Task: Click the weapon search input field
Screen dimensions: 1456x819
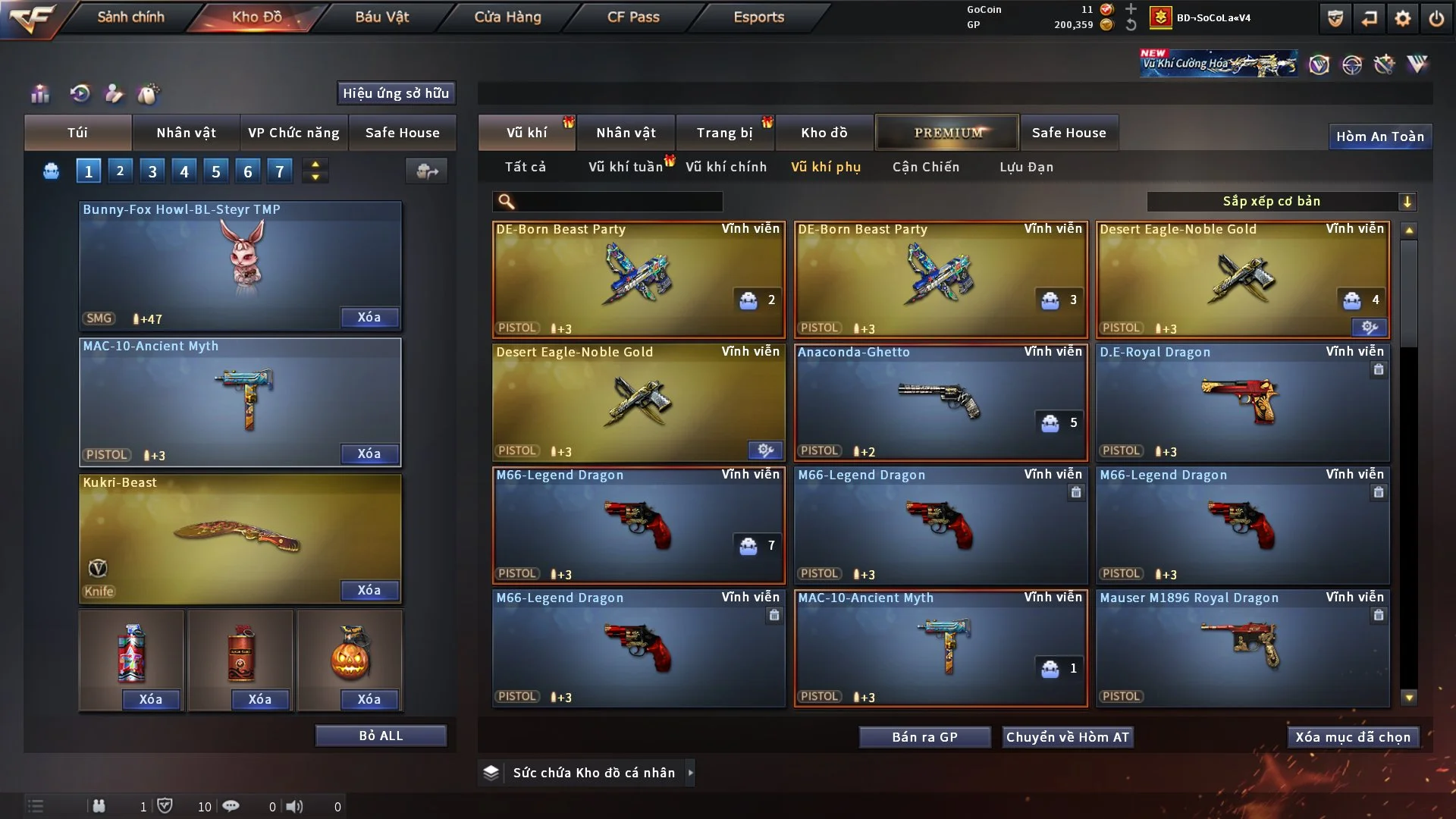Action: coord(607,202)
